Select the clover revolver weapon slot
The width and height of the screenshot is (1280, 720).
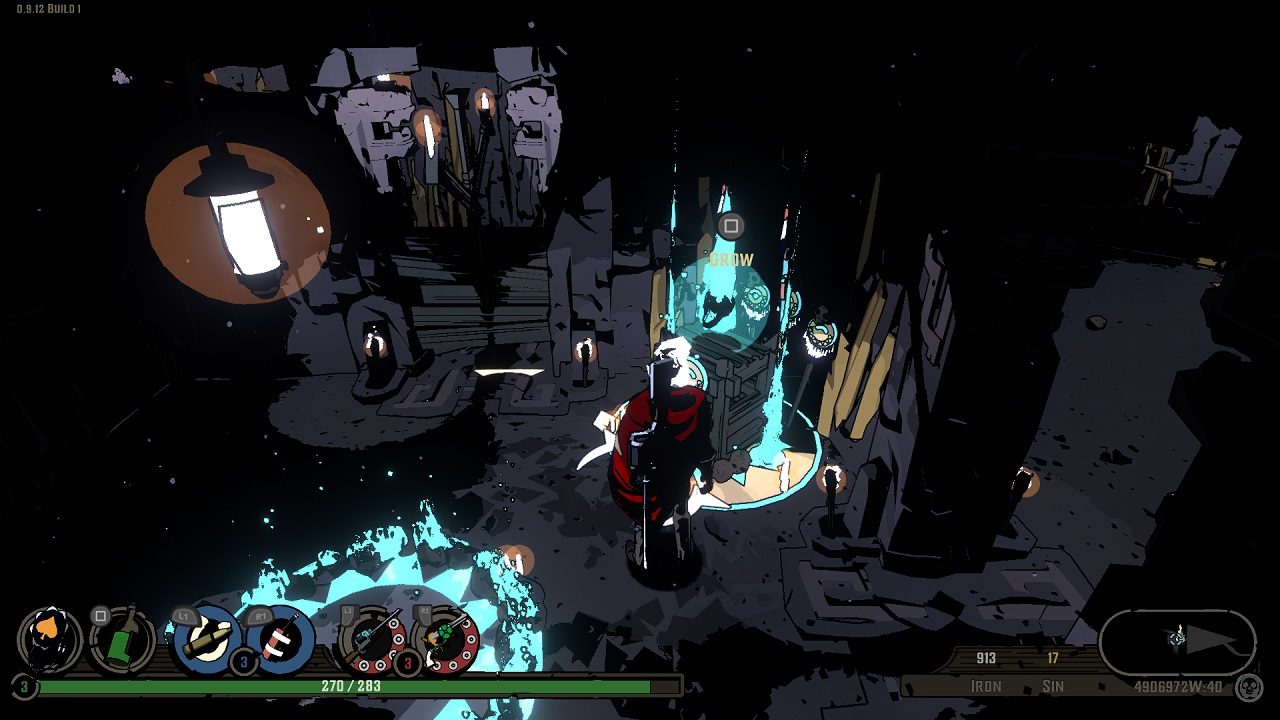(446, 640)
